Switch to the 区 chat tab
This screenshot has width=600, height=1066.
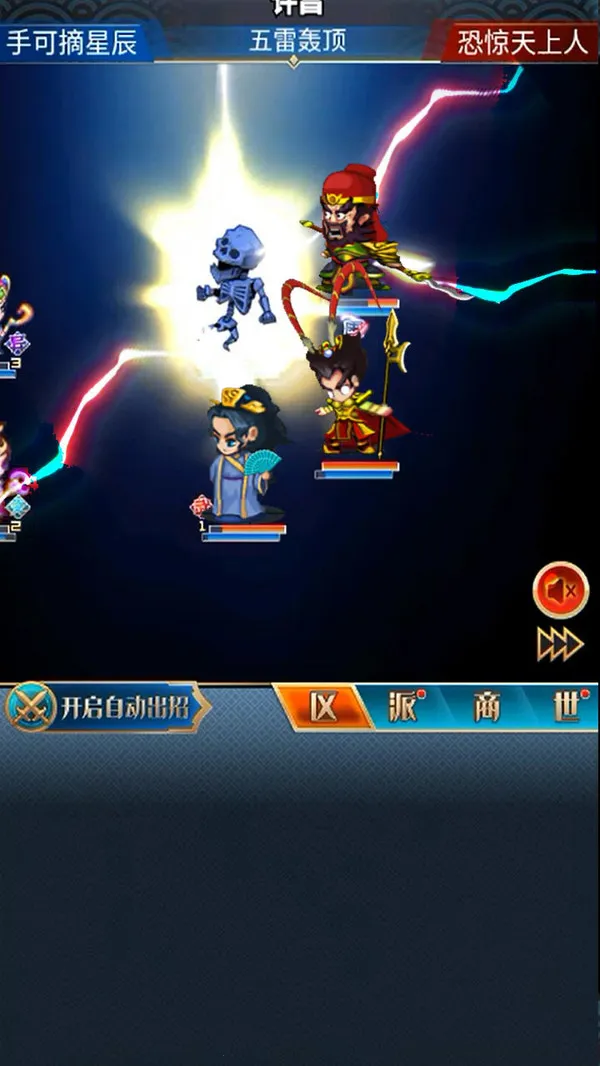pyautogui.click(x=322, y=708)
